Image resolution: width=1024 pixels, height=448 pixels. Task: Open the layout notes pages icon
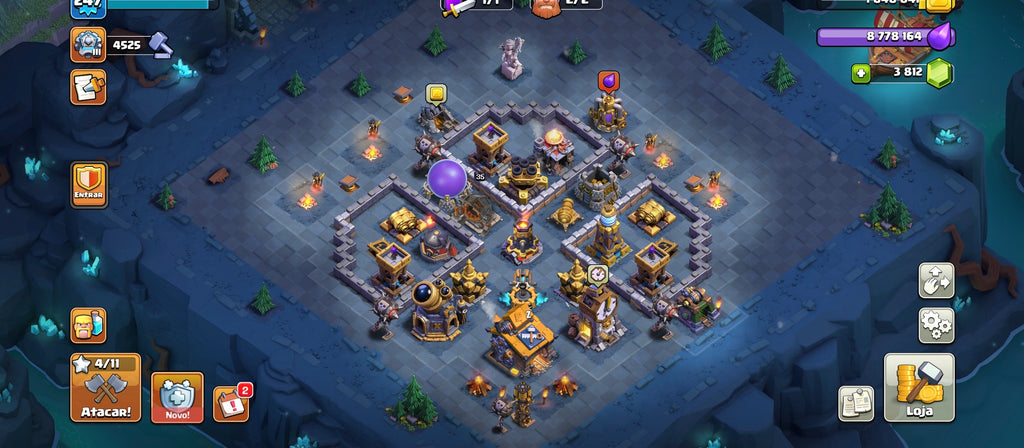coord(856,403)
